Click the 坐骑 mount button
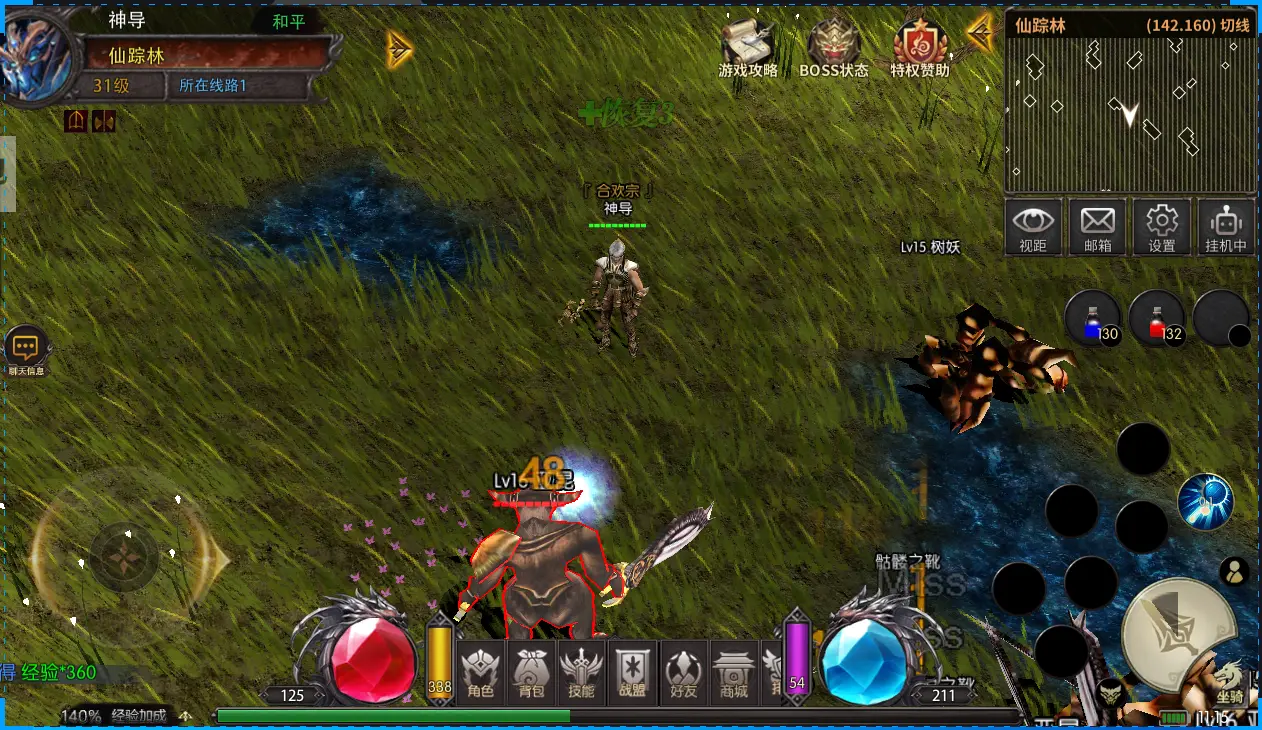The width and height of the screenshot is (1262, 730). tap(1229, 682)
